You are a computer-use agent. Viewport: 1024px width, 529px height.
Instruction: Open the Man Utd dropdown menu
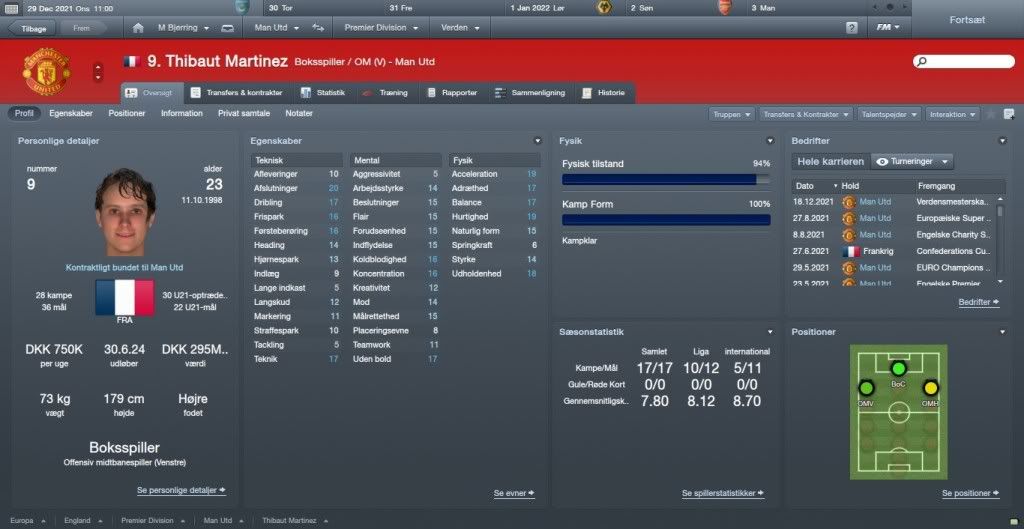278,28
